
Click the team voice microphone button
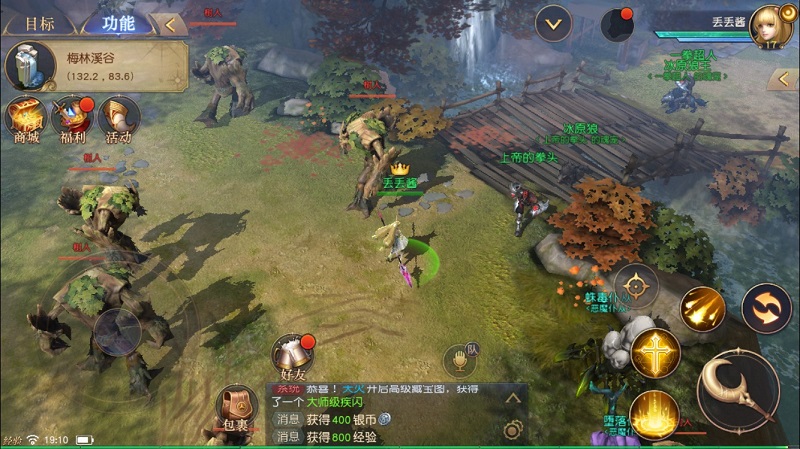pyautogui.click(x=460, y=361)
